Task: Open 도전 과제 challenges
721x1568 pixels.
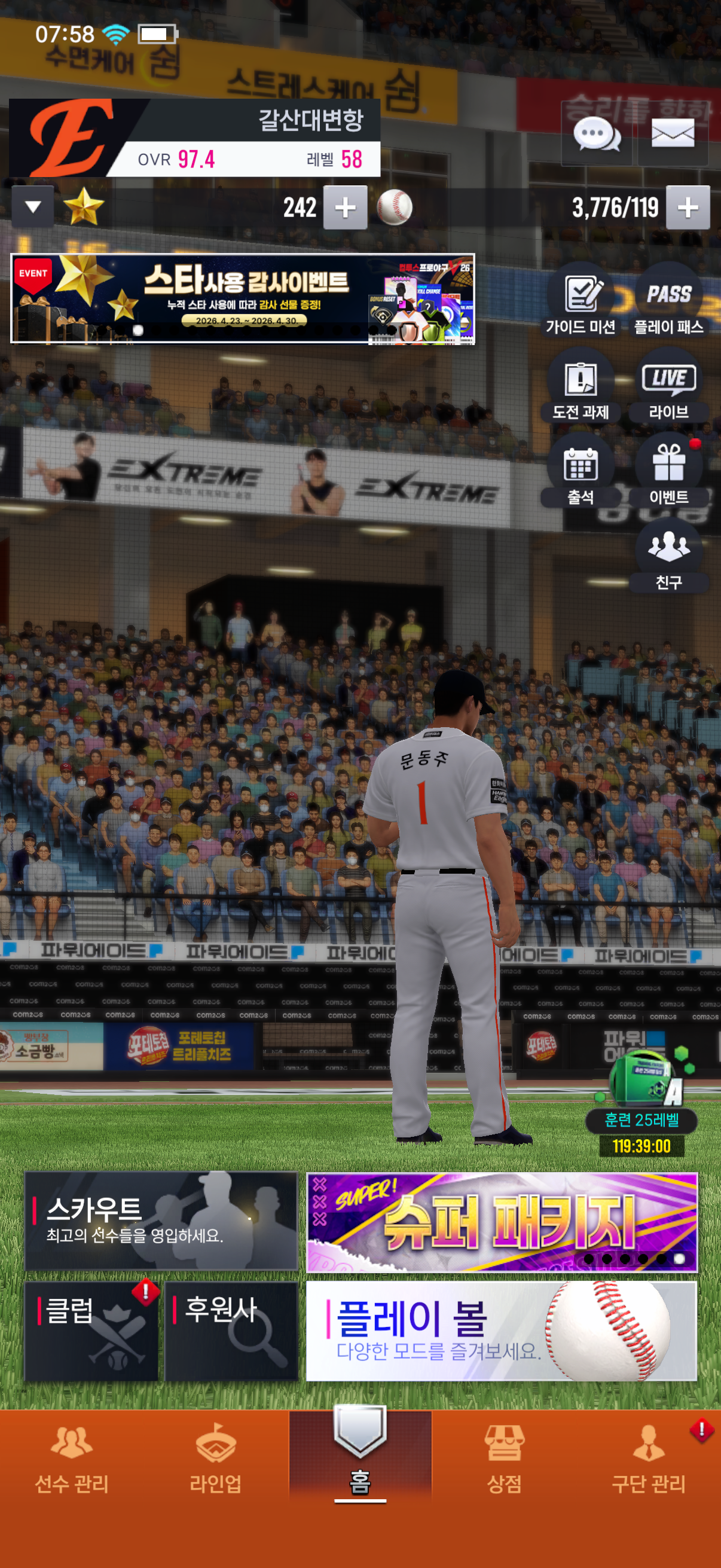Action: pos(581,385)
